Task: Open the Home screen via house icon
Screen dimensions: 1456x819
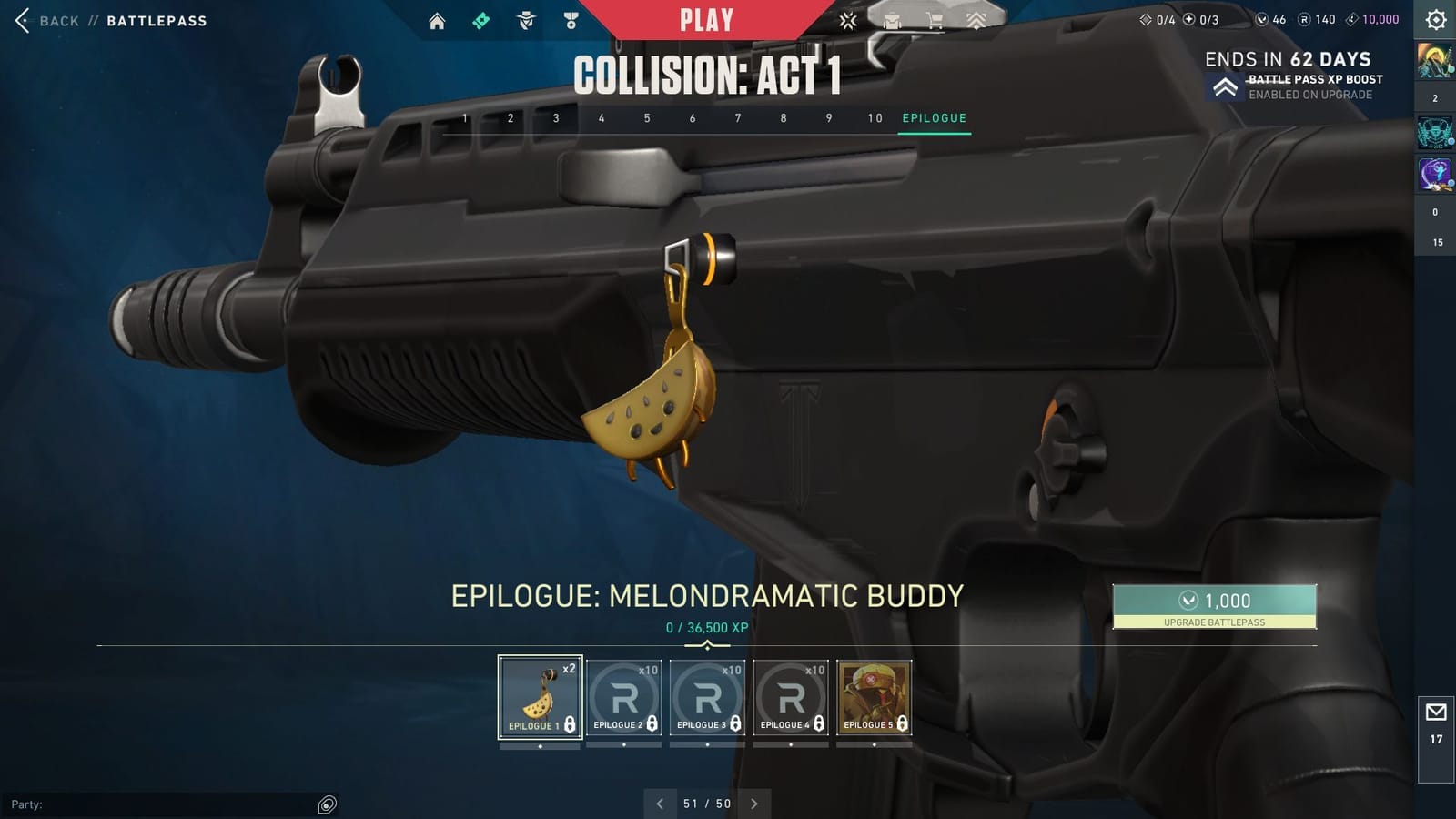Action: click(x=437, y=20)
